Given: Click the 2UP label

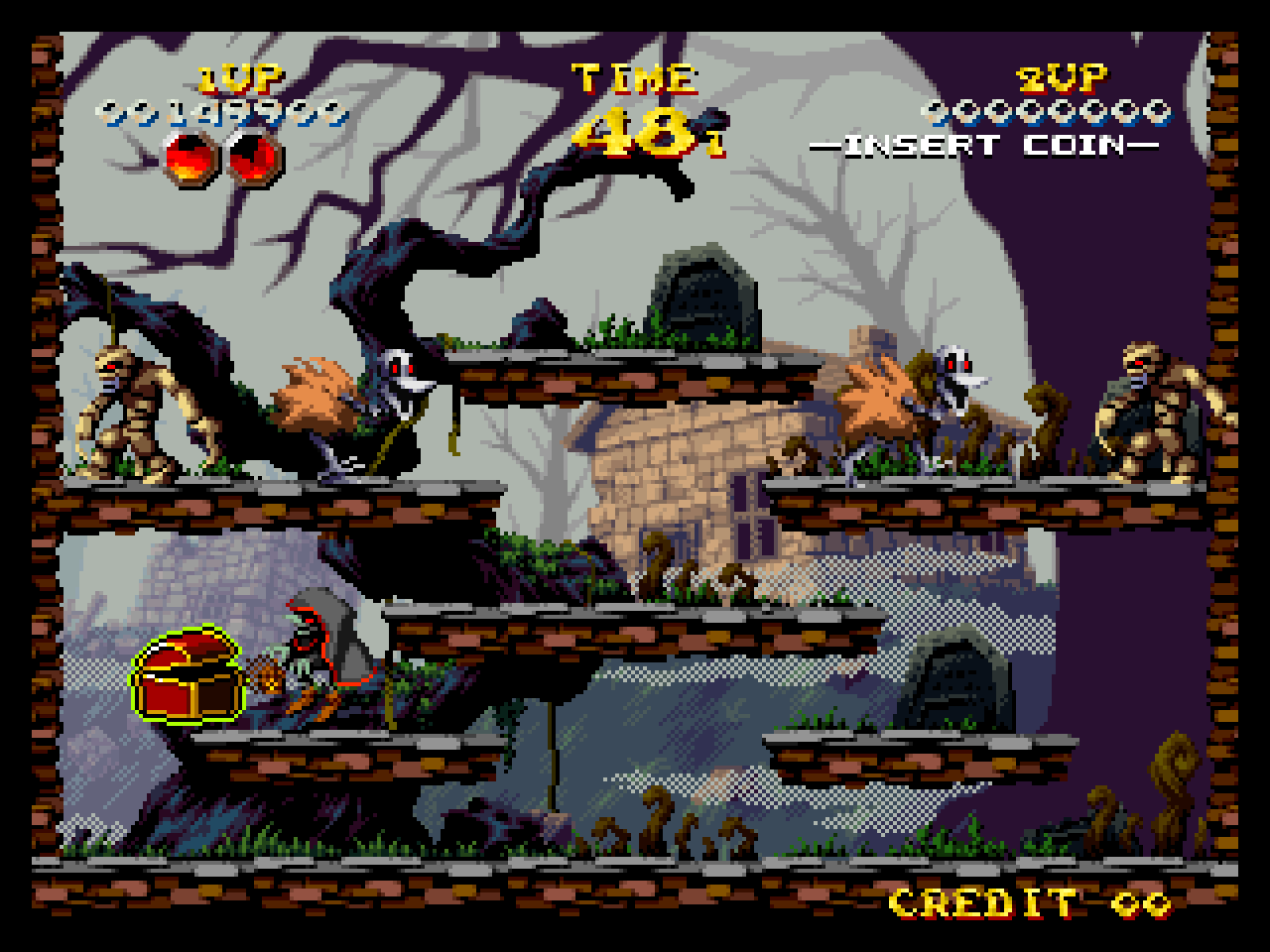Looking at the screenshot, I should coord(1060,75).
